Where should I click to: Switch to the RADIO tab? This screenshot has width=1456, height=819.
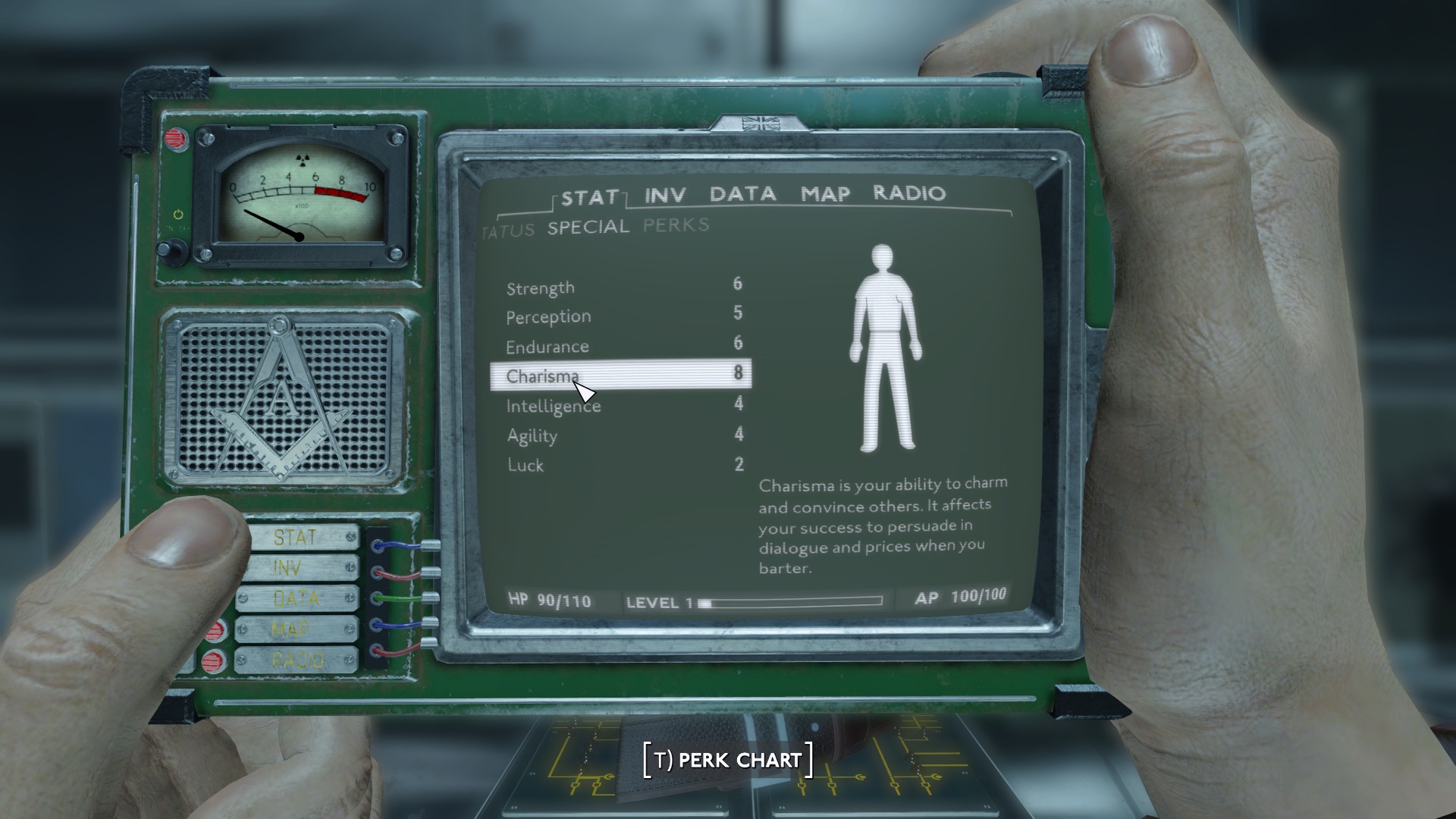coord(908,193)
